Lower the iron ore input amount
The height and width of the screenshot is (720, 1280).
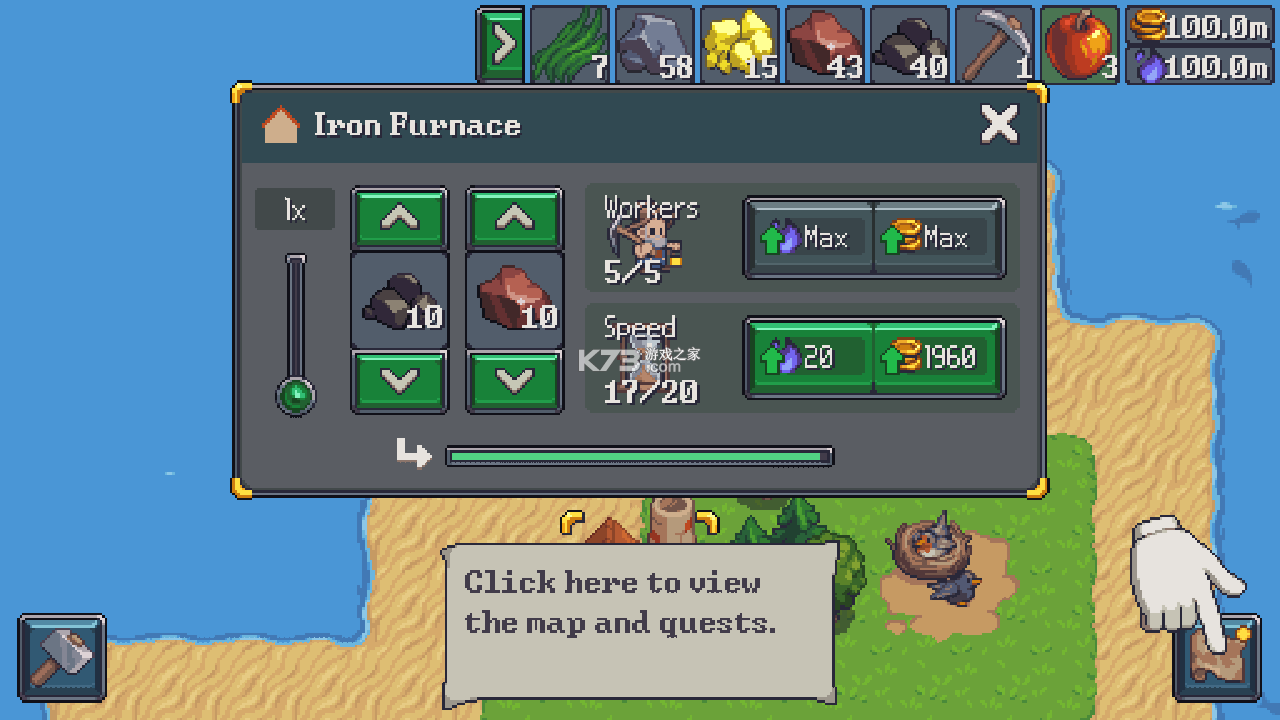(x=515, y=380)
